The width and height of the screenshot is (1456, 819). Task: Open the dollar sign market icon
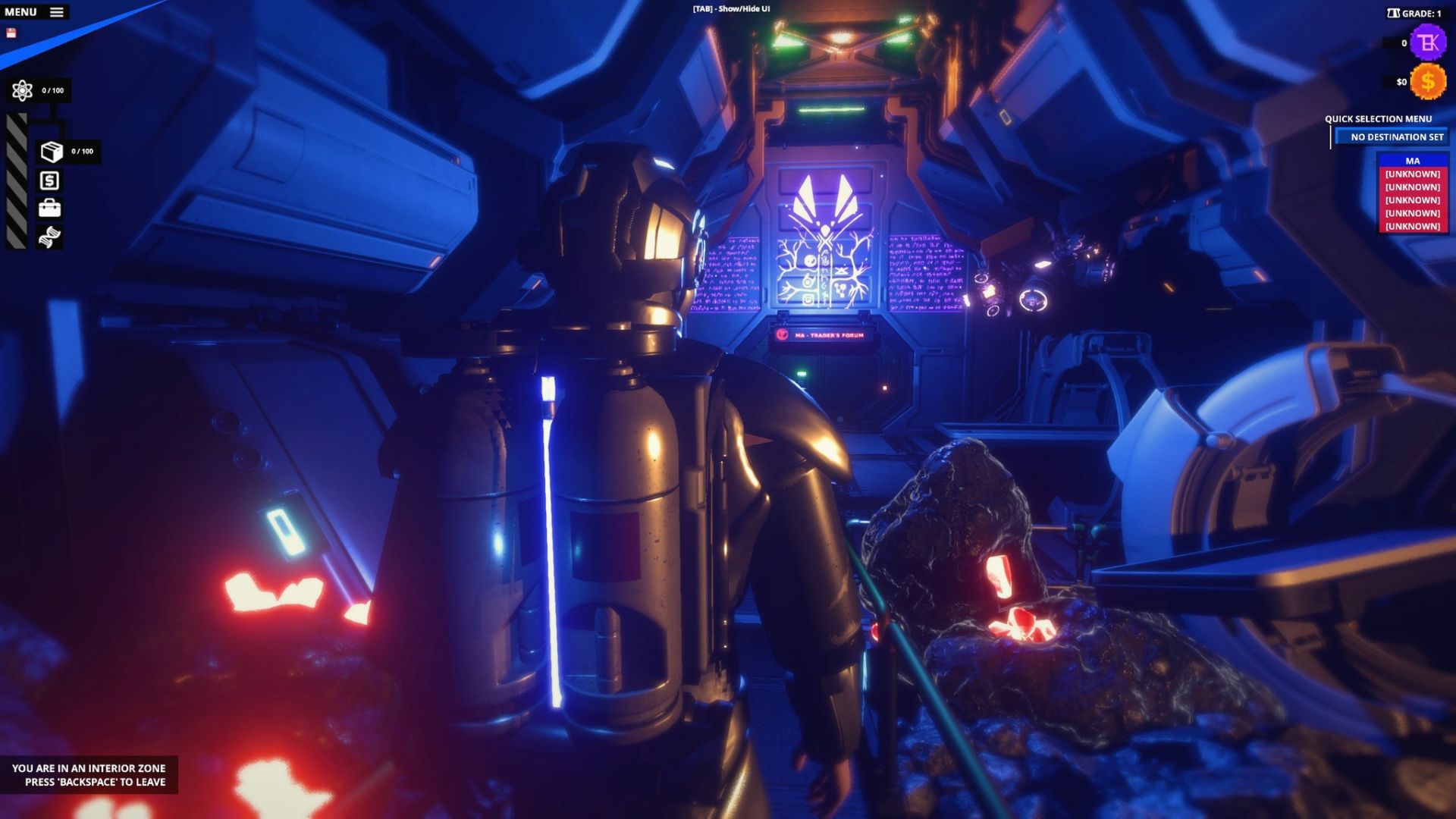coord(49,180)
